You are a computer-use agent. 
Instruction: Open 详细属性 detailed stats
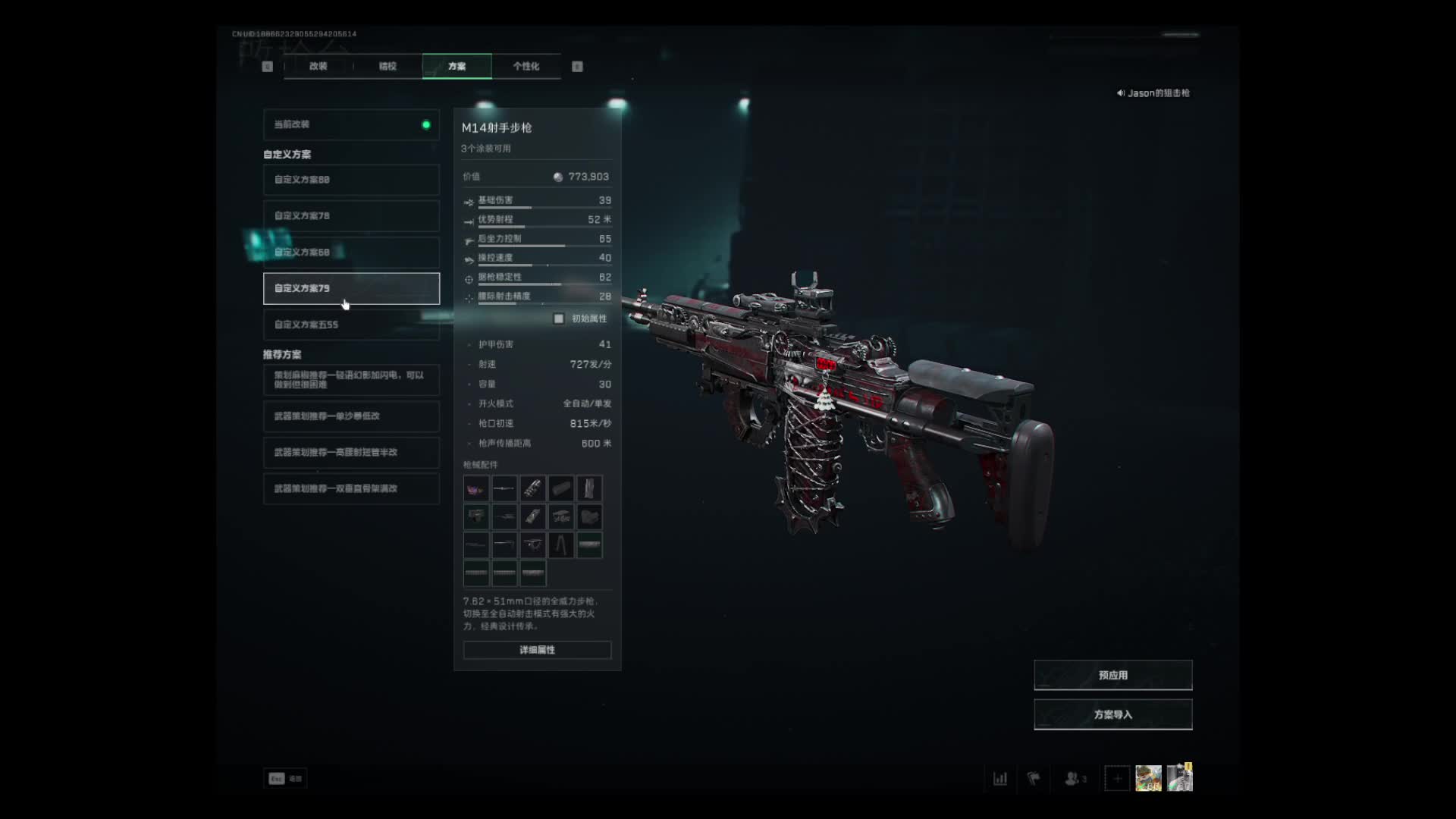coord(537,650)
